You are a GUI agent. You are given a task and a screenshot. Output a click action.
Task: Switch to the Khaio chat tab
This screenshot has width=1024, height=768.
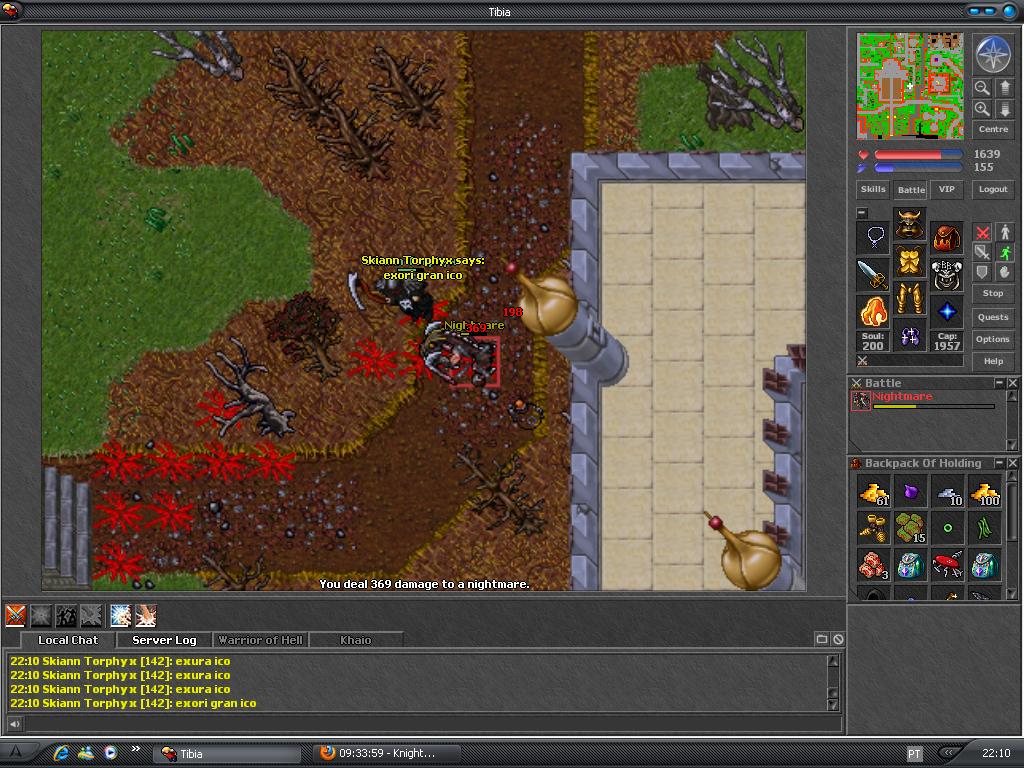click(355, 640)
